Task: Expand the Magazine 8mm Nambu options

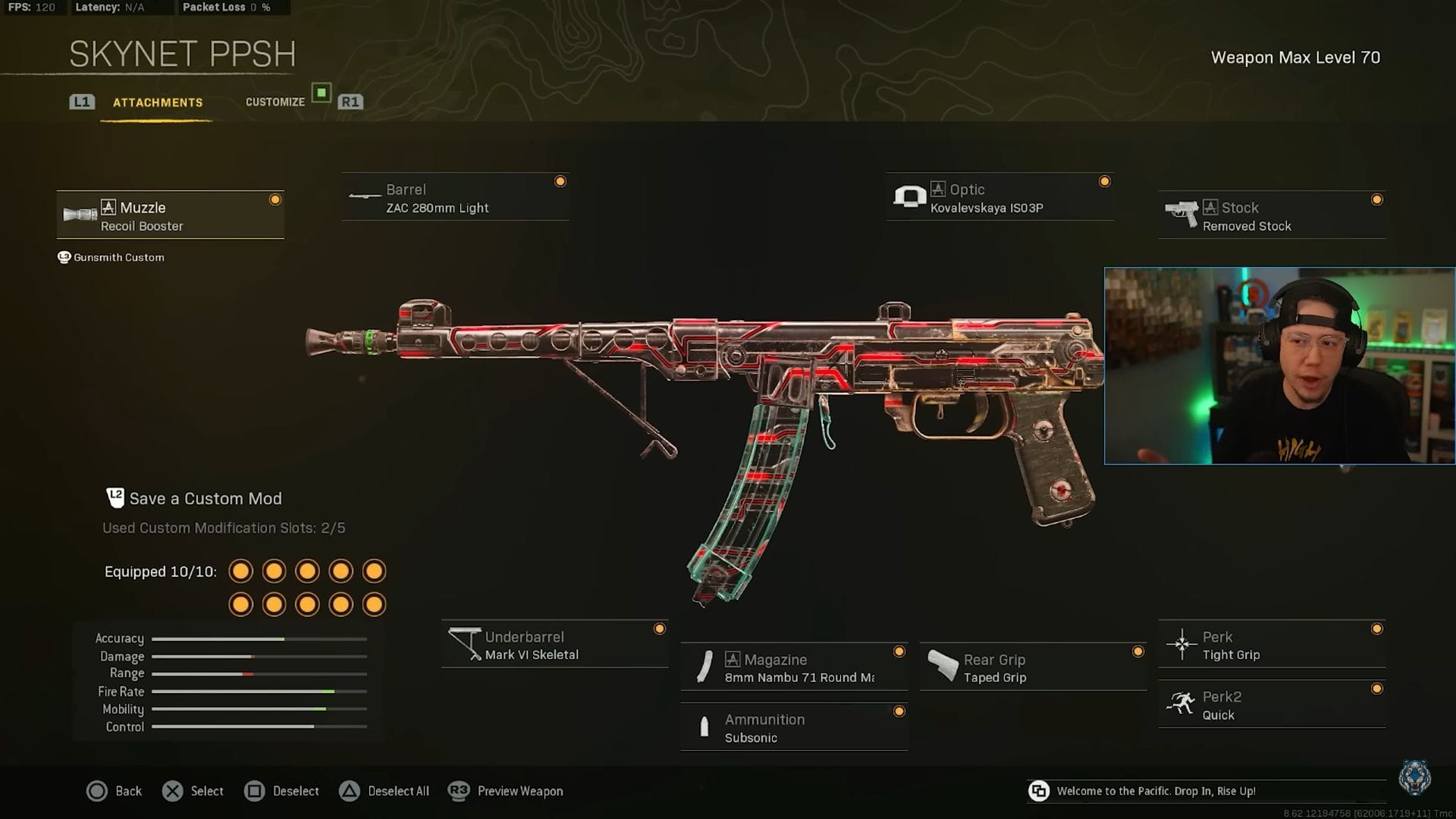Action: pos(794,667)
